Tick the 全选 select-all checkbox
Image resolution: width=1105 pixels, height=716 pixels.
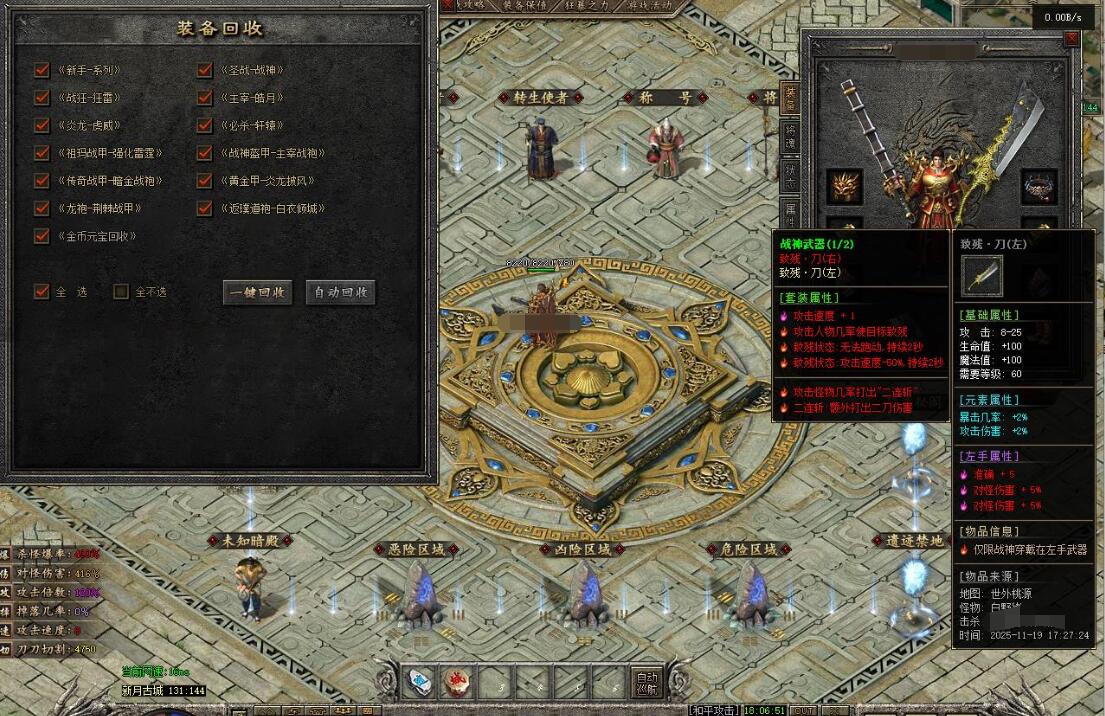coord(42,291)
